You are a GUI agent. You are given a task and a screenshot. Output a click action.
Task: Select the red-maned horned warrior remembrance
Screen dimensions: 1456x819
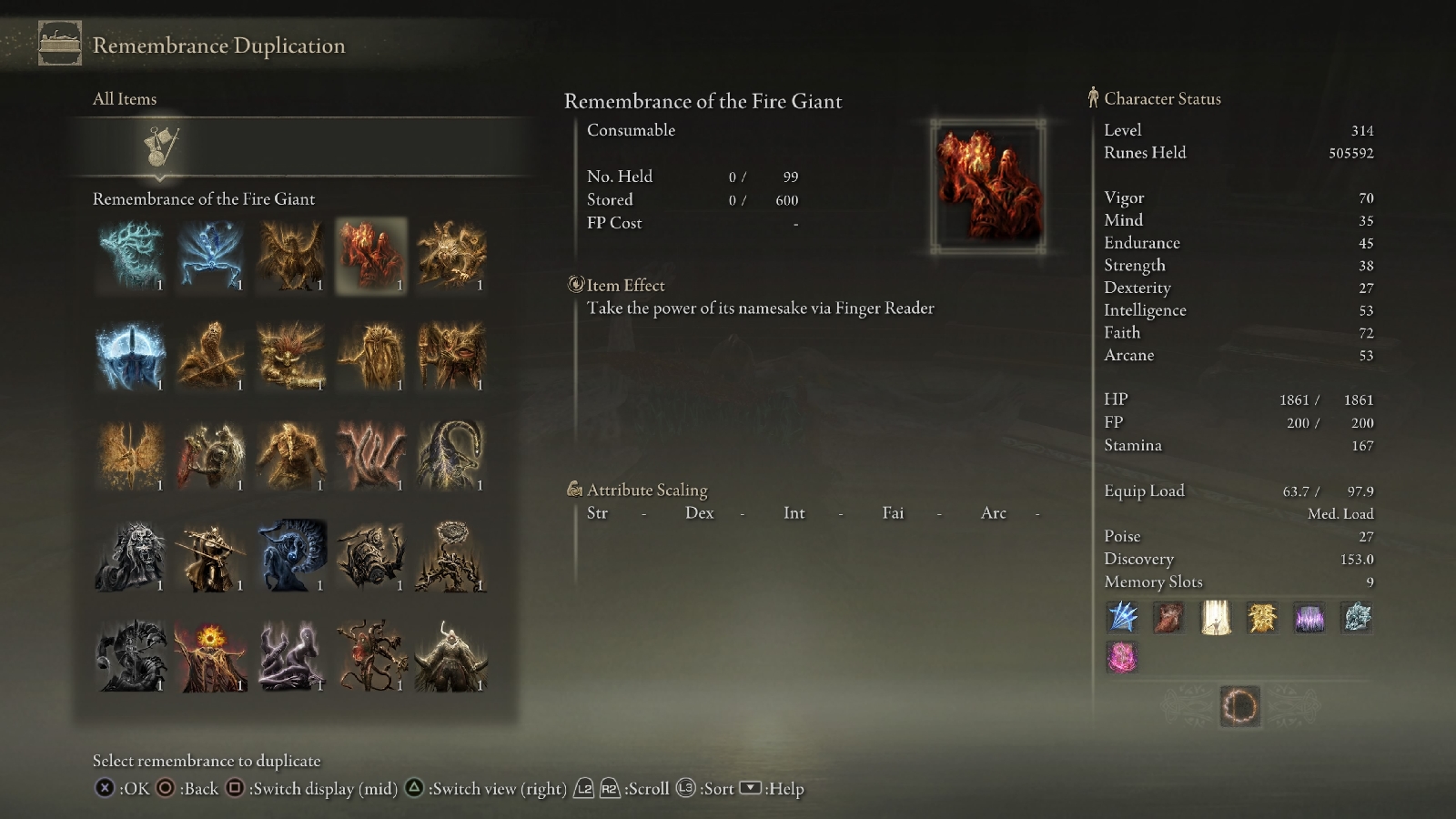tap(290, 356)
